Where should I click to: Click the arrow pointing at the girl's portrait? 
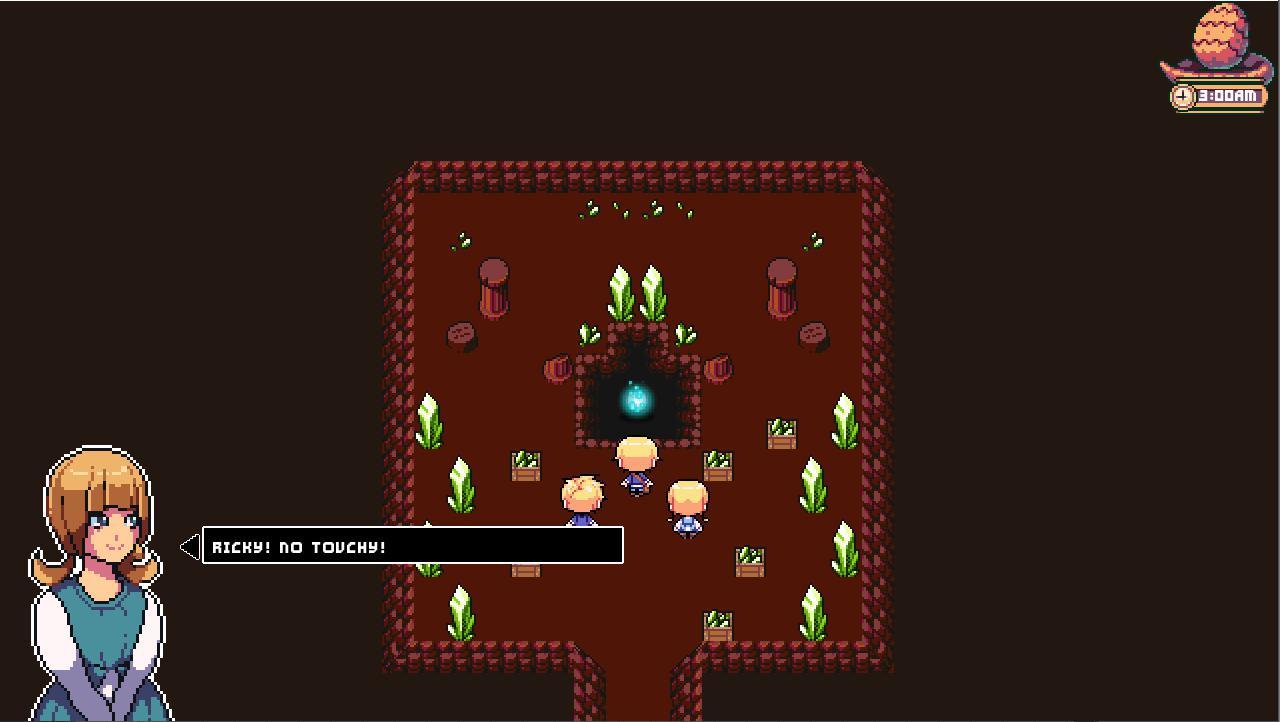188,545
